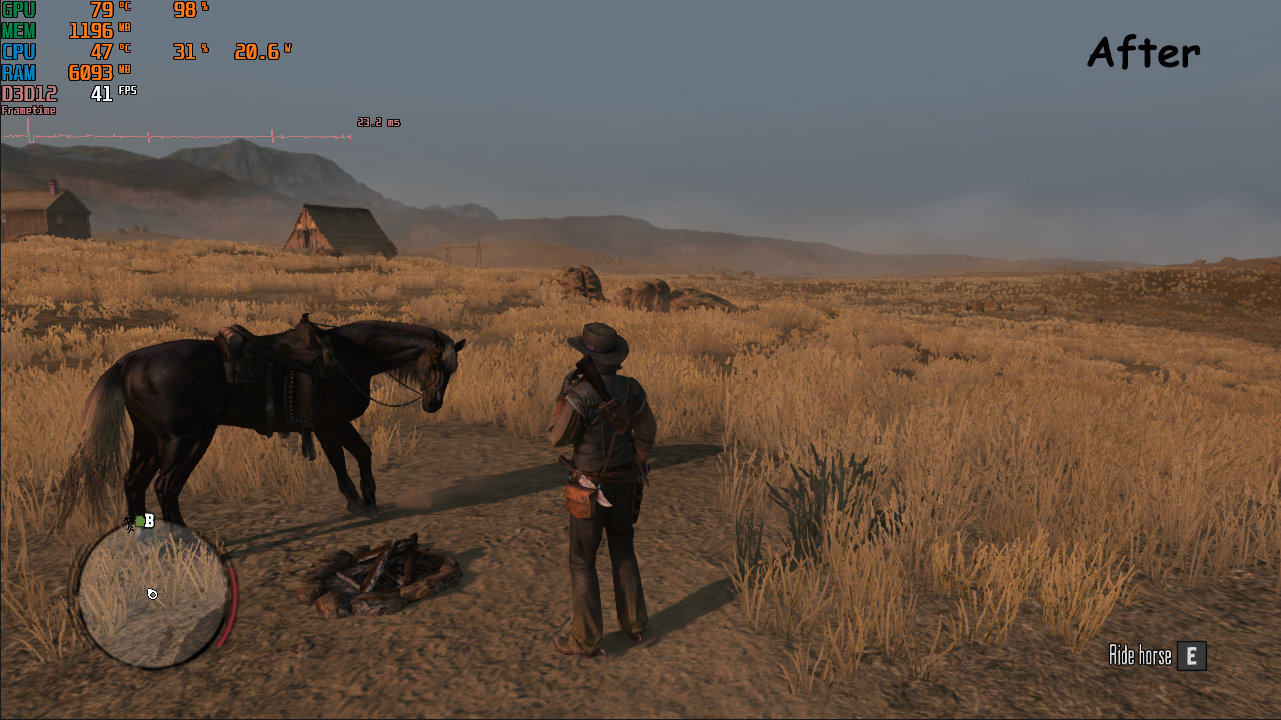Click the circular minimap
This screenshot has width=1281, height=720.
pos(152,594)
